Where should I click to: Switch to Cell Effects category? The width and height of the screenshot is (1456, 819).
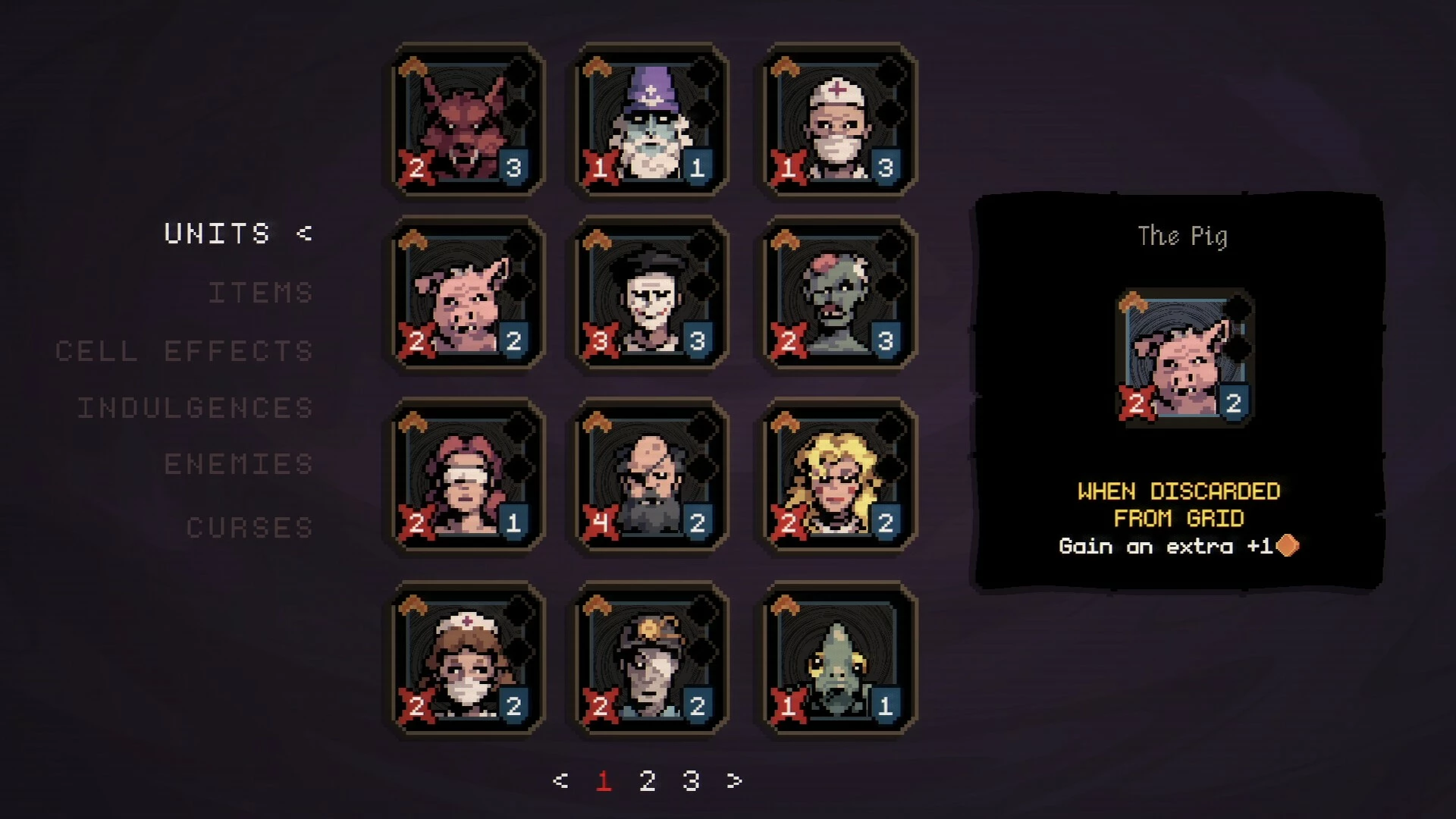(x=184, y=351)
